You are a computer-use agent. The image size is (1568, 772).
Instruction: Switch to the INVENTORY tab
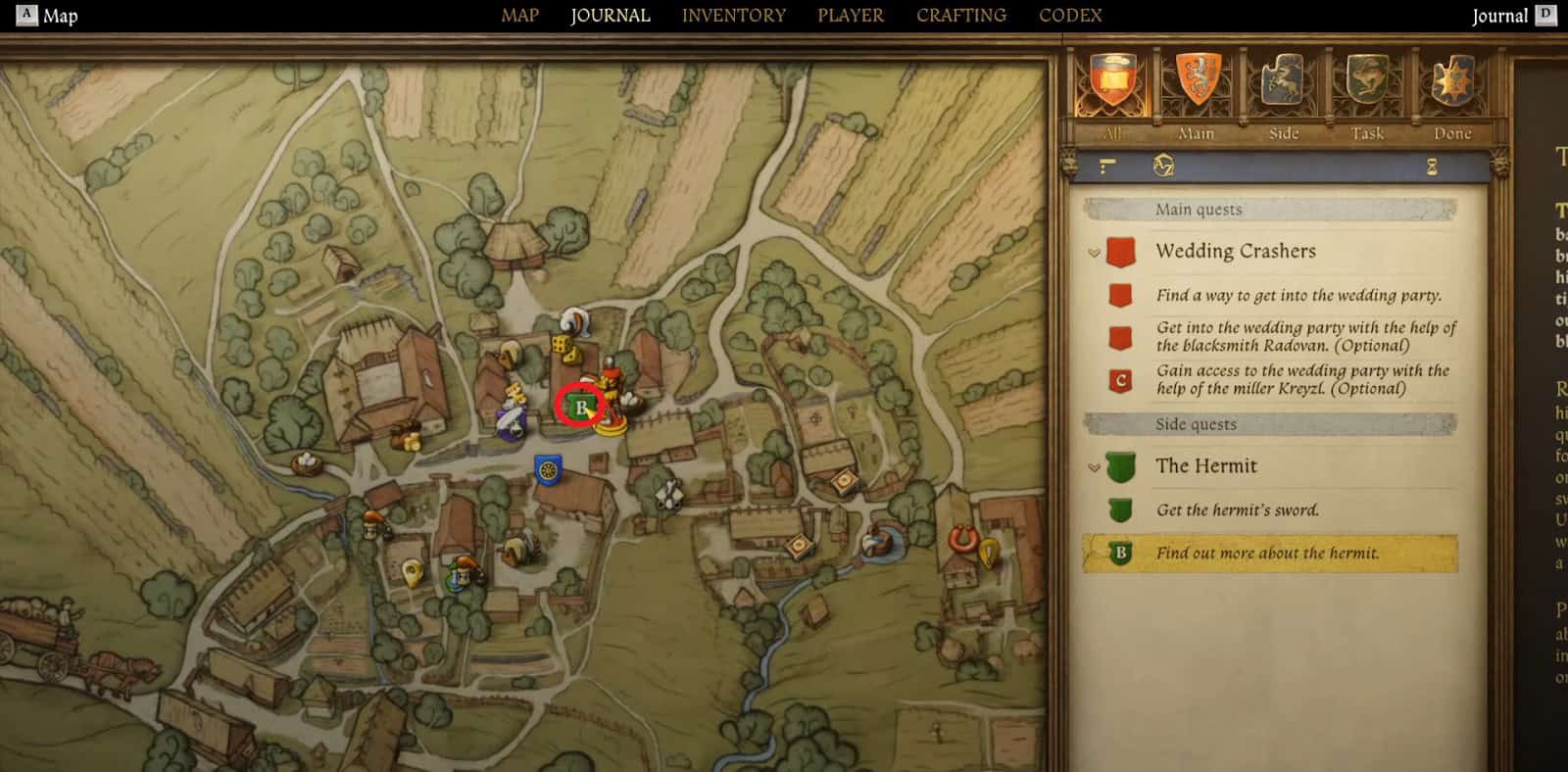[734, 15]
